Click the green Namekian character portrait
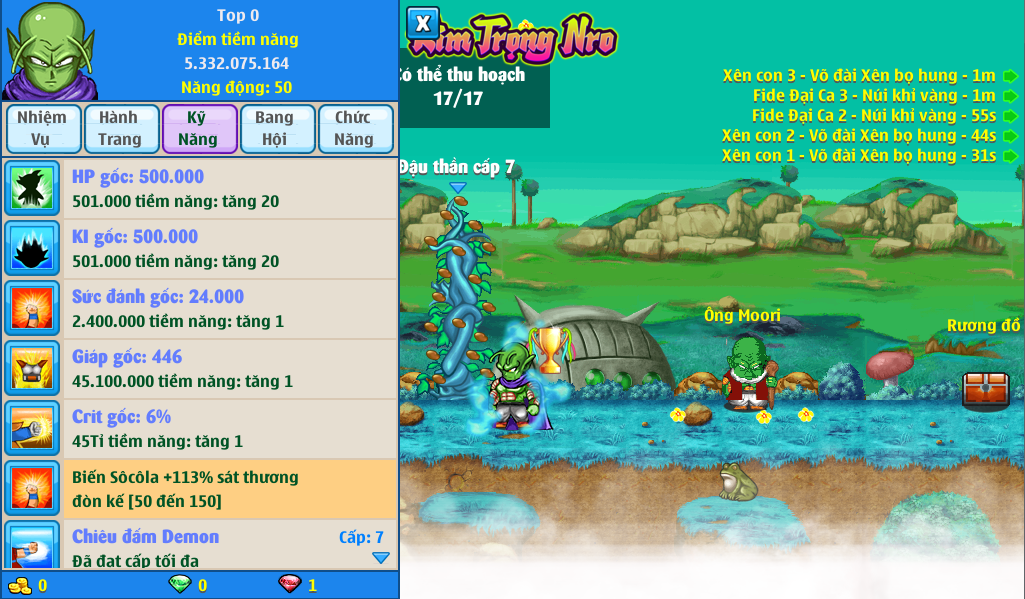 click(x=49, y=50)
